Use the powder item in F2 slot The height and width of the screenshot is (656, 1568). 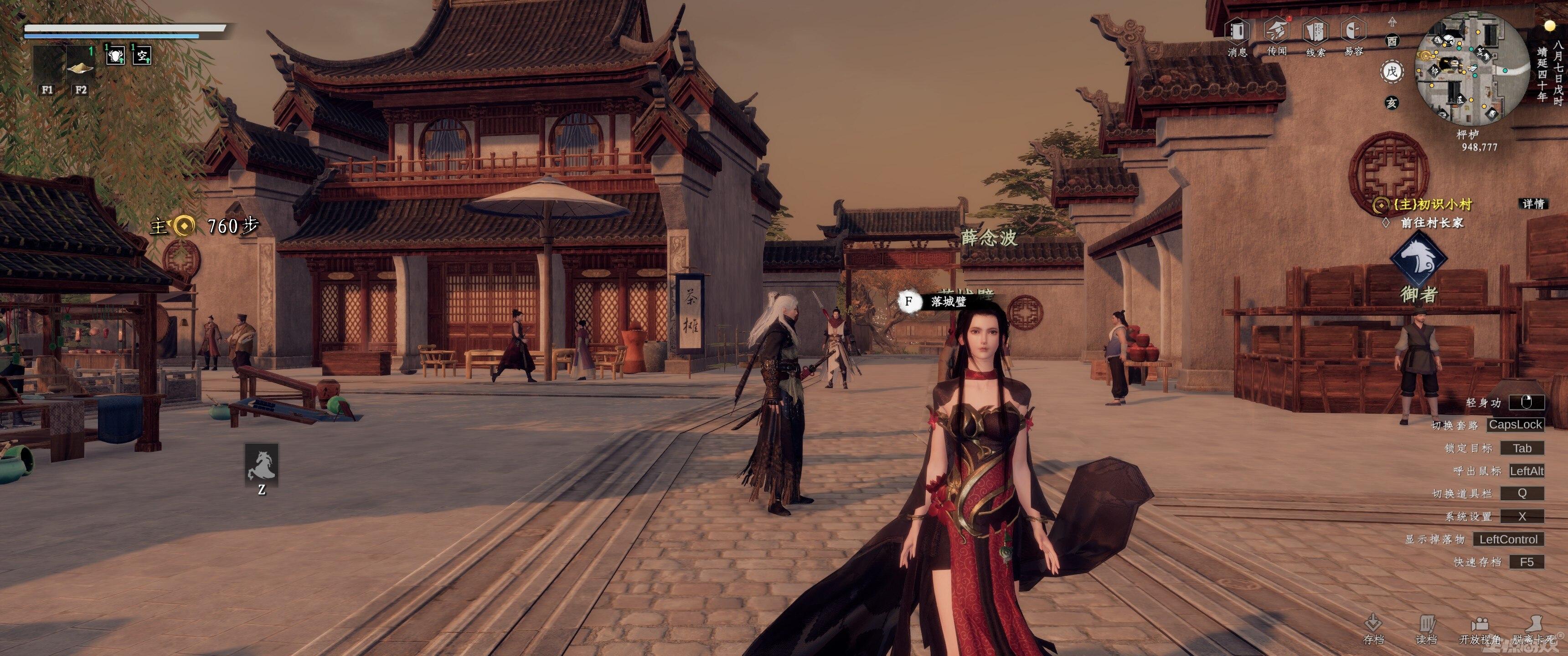click(80, 66)
